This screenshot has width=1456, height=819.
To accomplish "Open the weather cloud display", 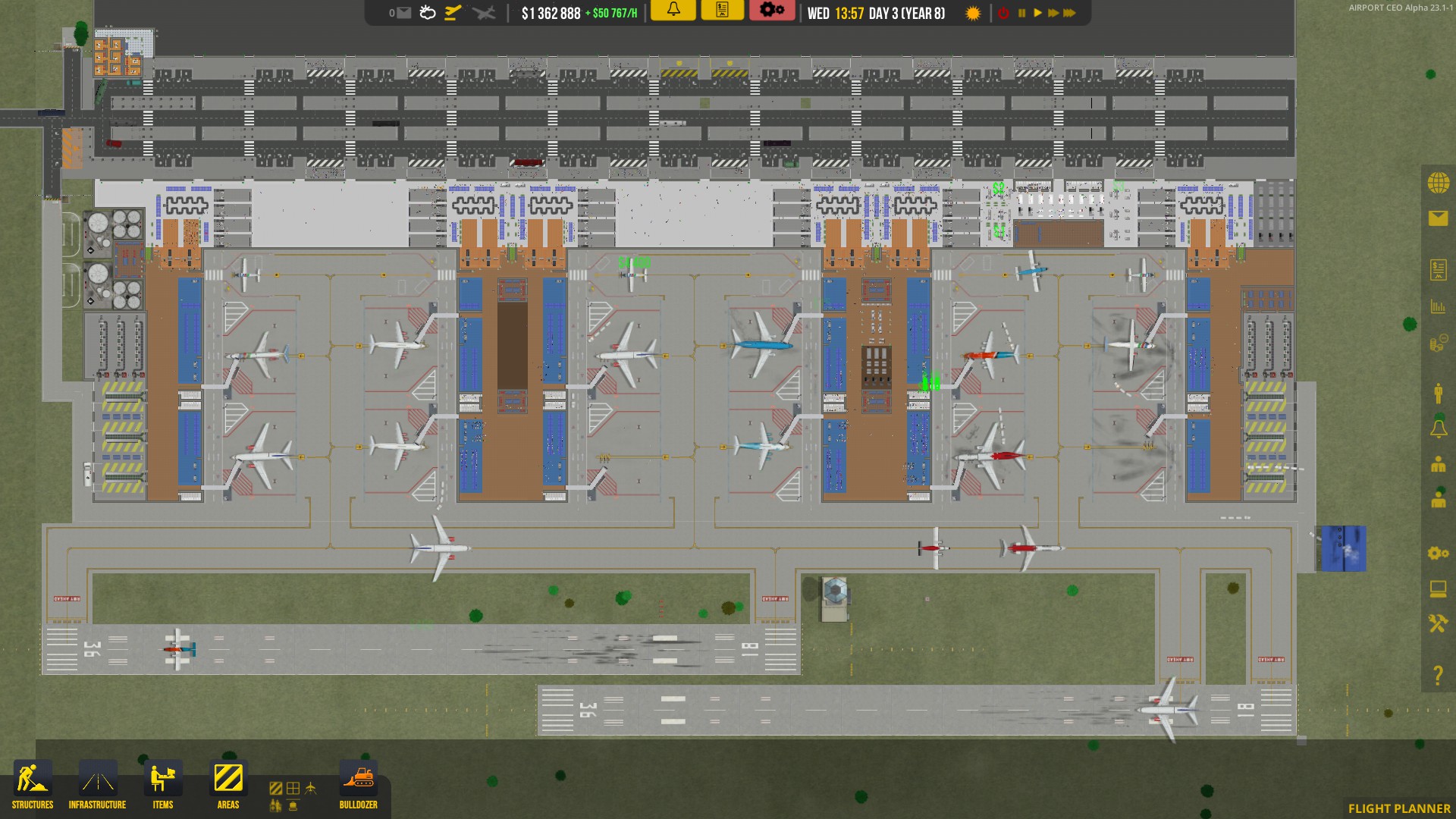I will pos(425,13).
